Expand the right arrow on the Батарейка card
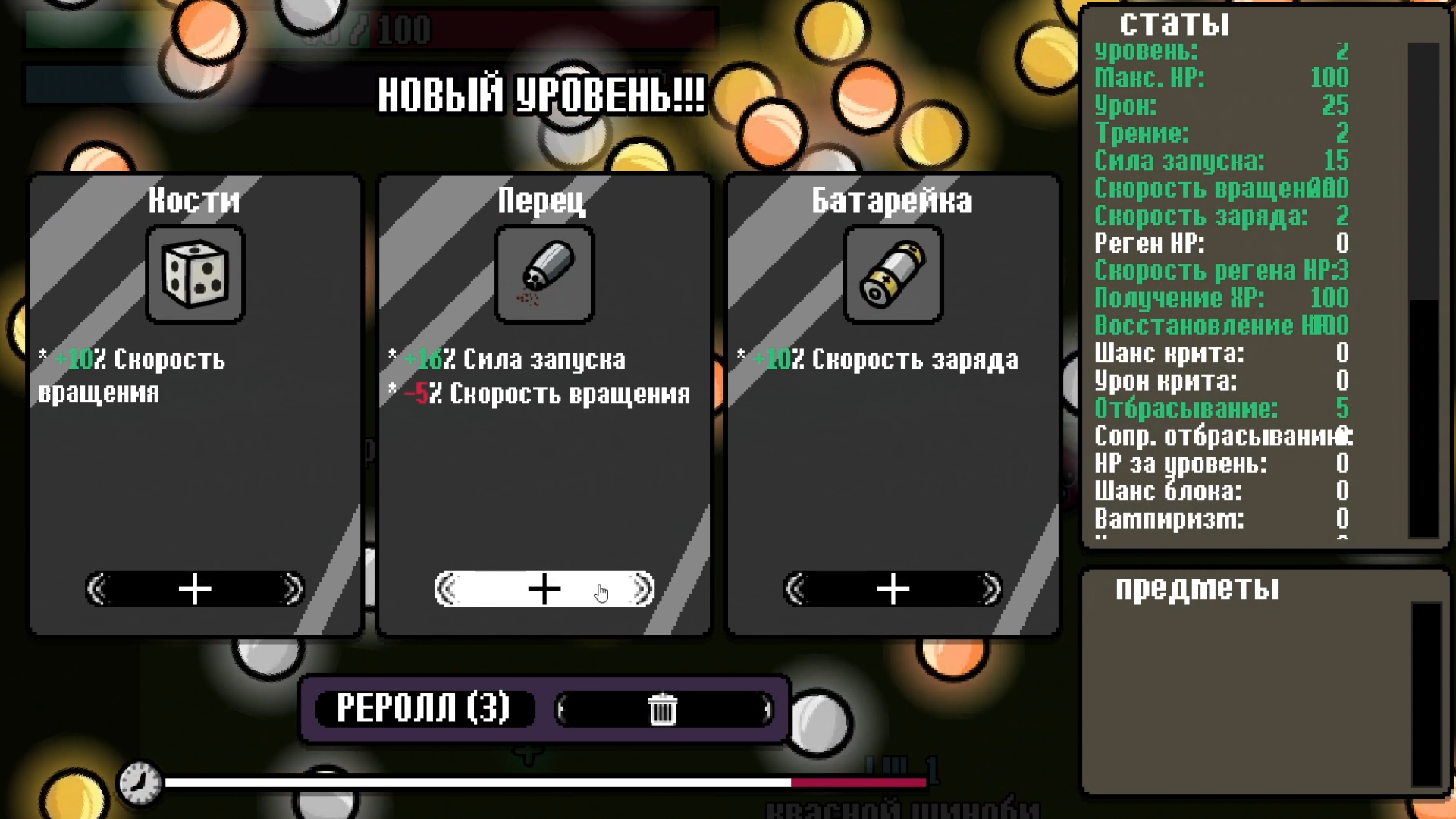The image size is (1456, 819). pos(990,588)
